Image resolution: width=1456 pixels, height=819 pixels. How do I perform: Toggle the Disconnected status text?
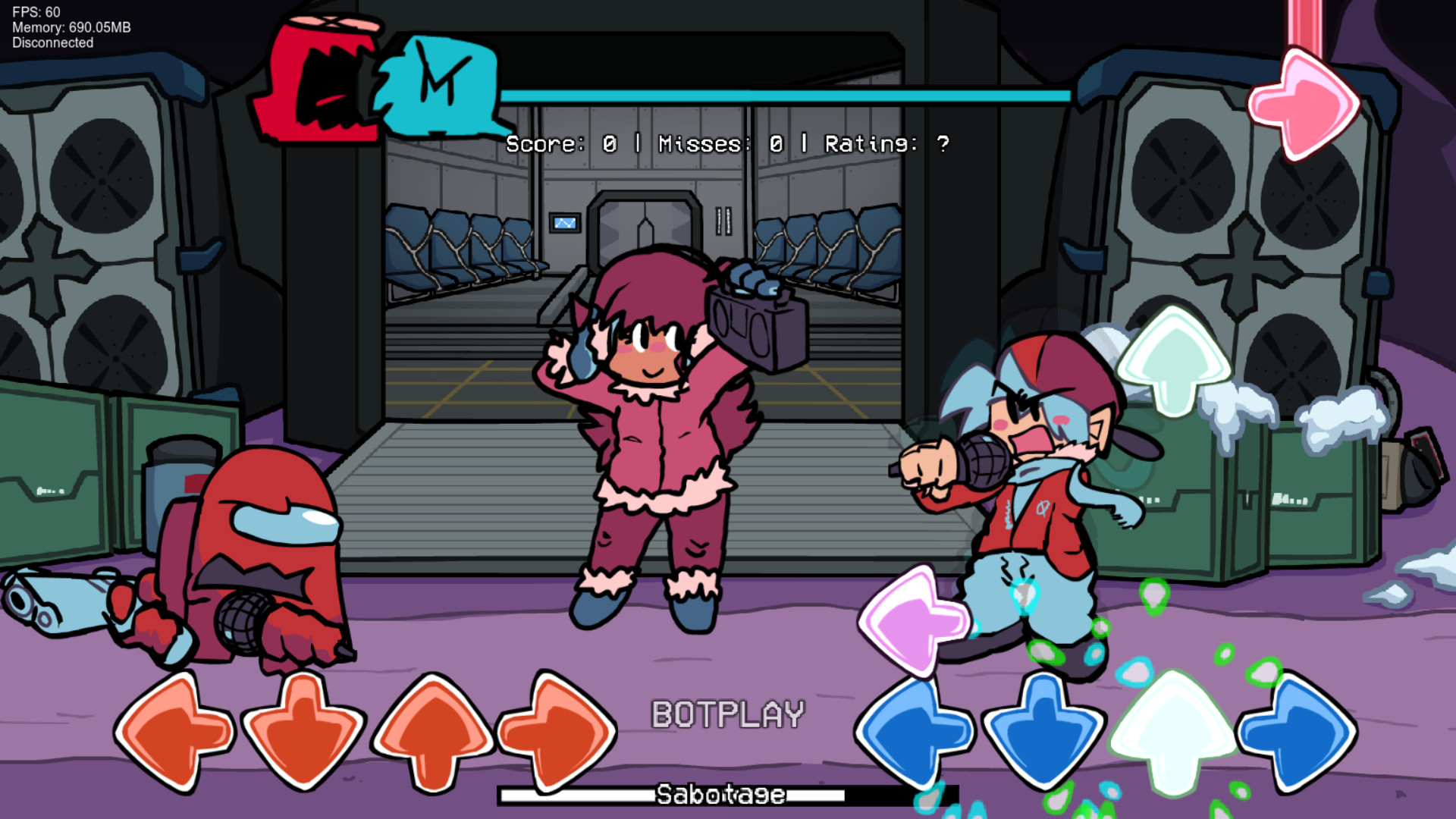coord(52,43)
